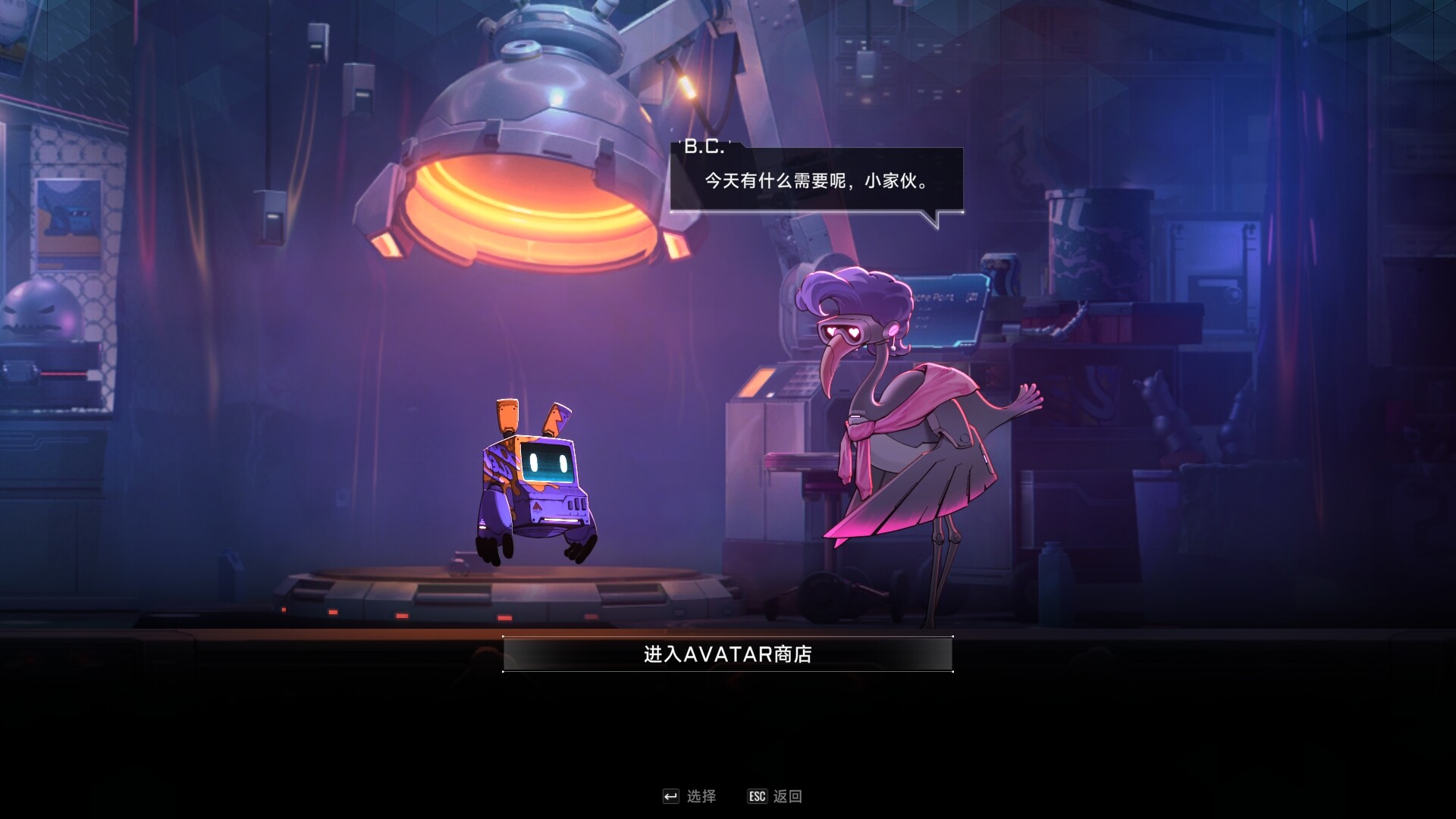The image size is (1456, 819).
Task: Click the ESC key icon near 返回
Action: pyautogui.click(x=756, y=795)
